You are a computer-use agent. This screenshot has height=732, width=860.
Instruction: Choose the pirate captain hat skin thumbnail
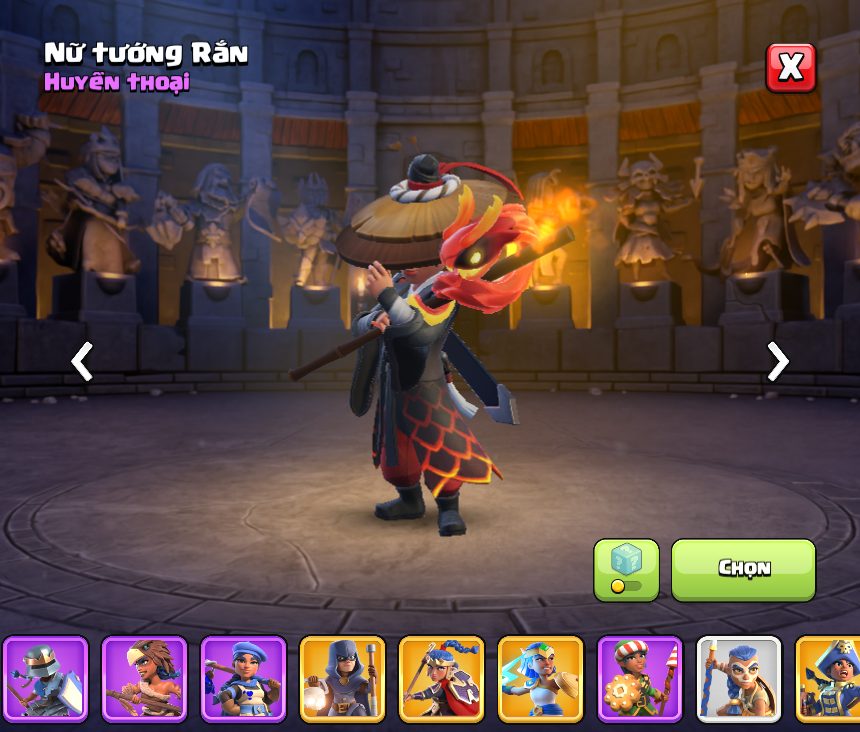(x=829, y=679)
